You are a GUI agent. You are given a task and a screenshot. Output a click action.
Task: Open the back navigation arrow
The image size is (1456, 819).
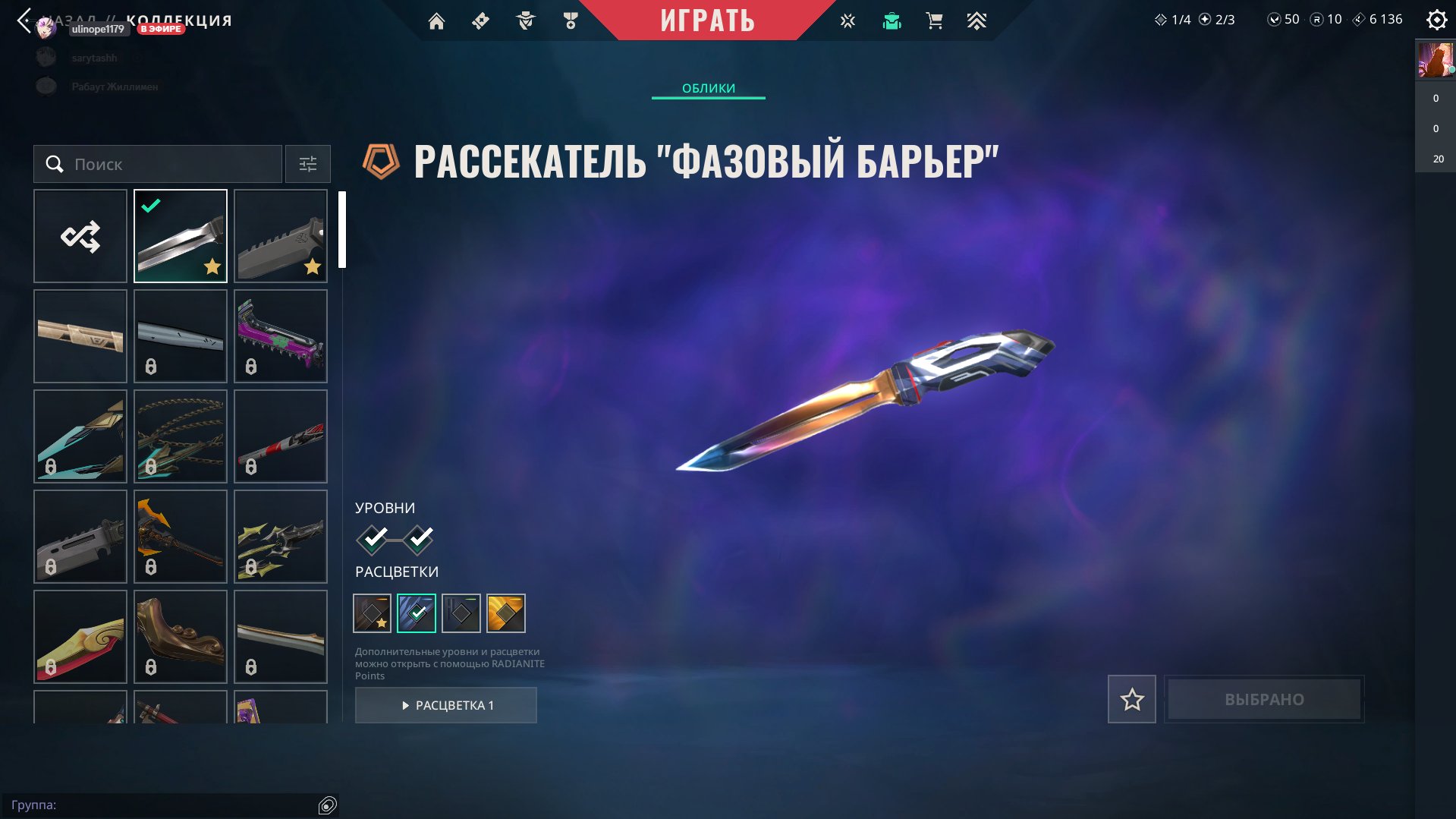click(x=23, y=19)
